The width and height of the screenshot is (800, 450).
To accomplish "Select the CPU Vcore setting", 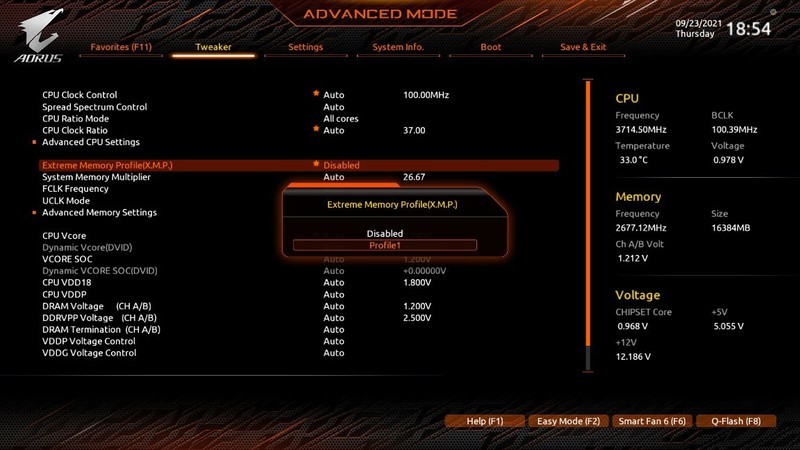I will pyautogui.click(x=65, y=235).
